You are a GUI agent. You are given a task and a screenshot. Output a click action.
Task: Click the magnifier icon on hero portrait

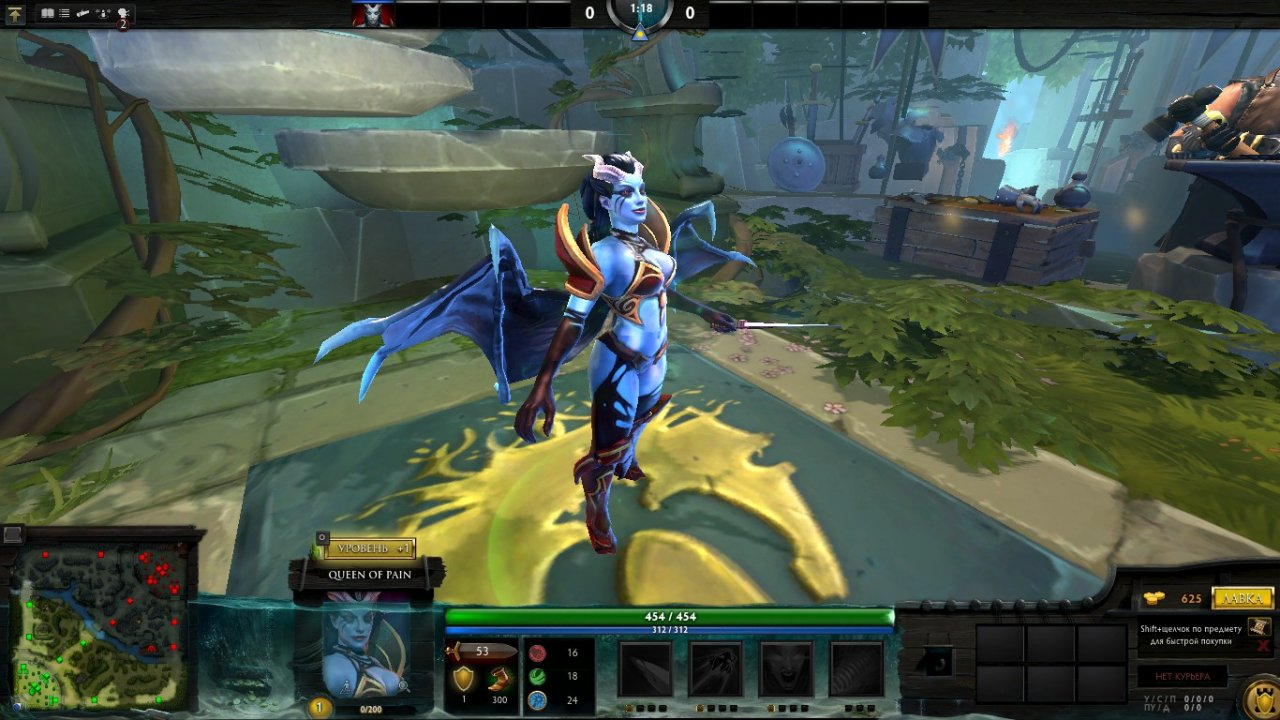403,687
